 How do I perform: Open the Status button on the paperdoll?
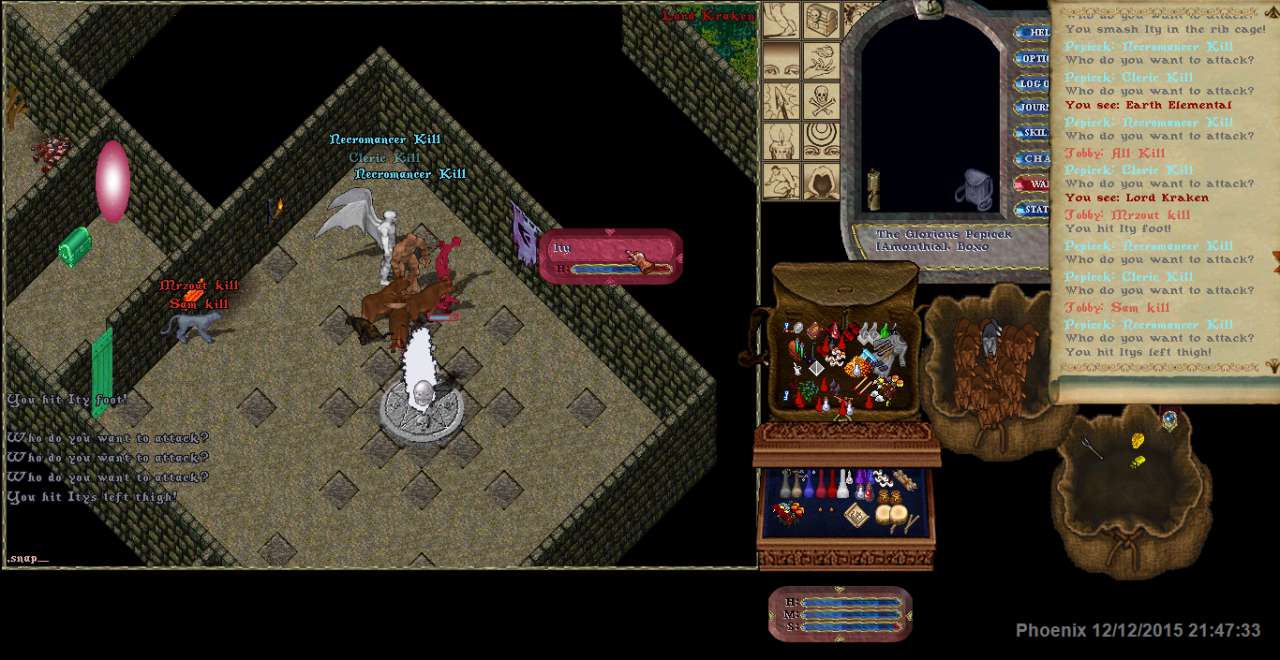1033,209
